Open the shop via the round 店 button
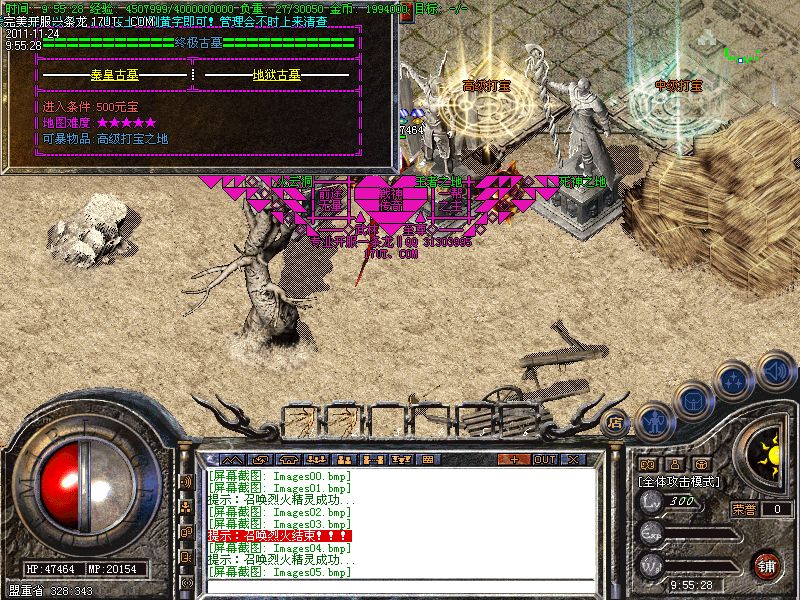 (616, 422)
